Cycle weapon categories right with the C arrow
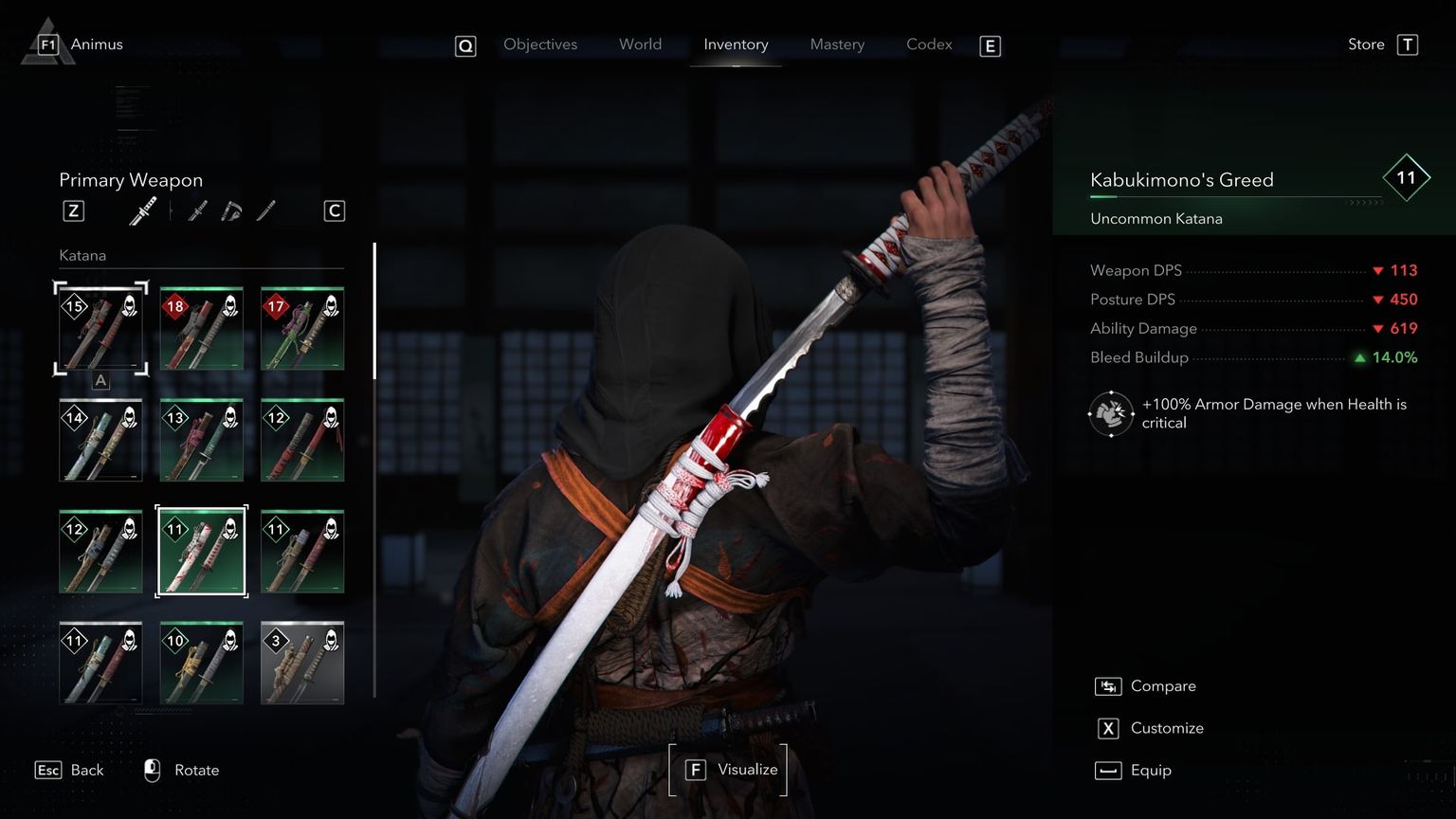The image size is (1456, 819). point(334,210)
